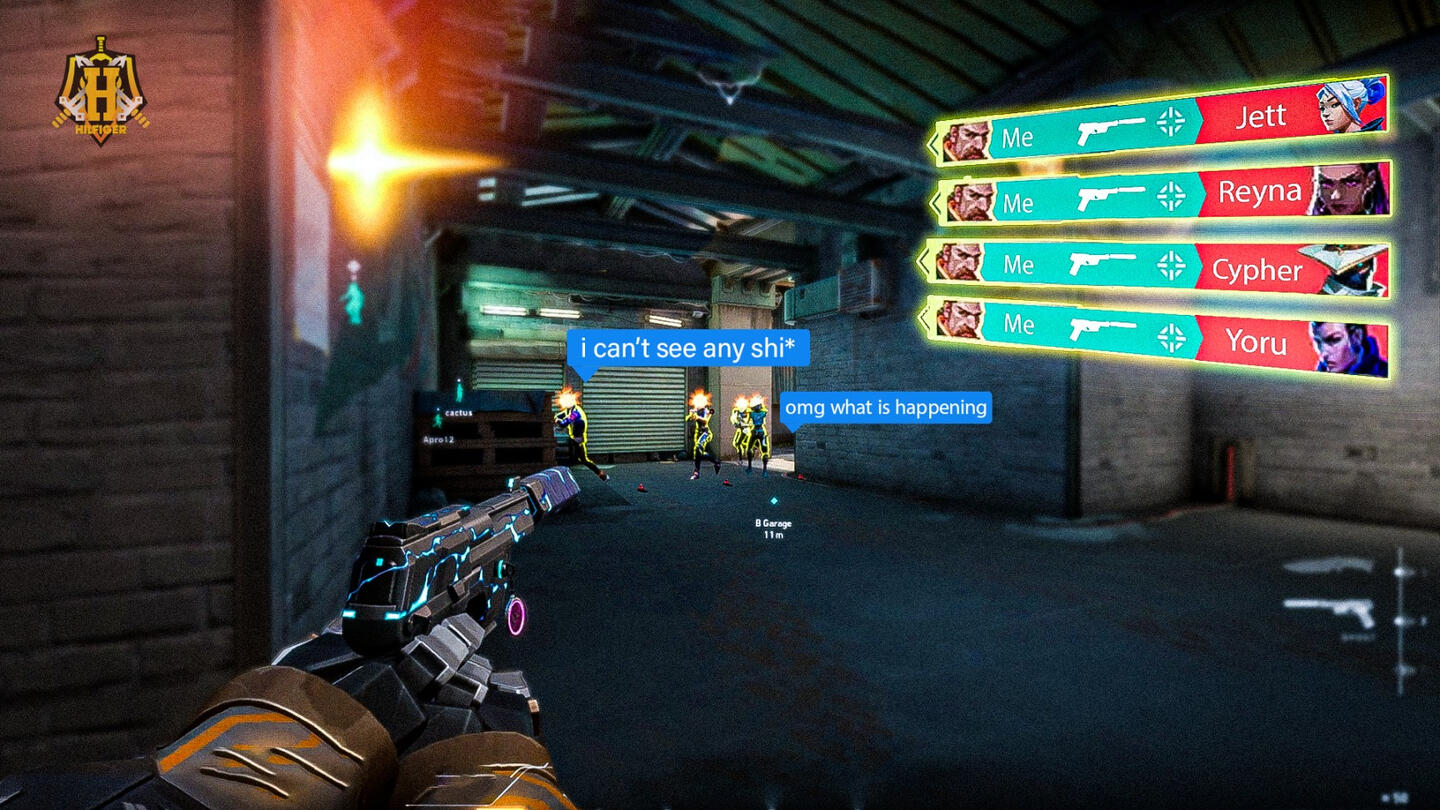Select the knife weapon slot
1440x810 pixels.
tap(1328, 567)
